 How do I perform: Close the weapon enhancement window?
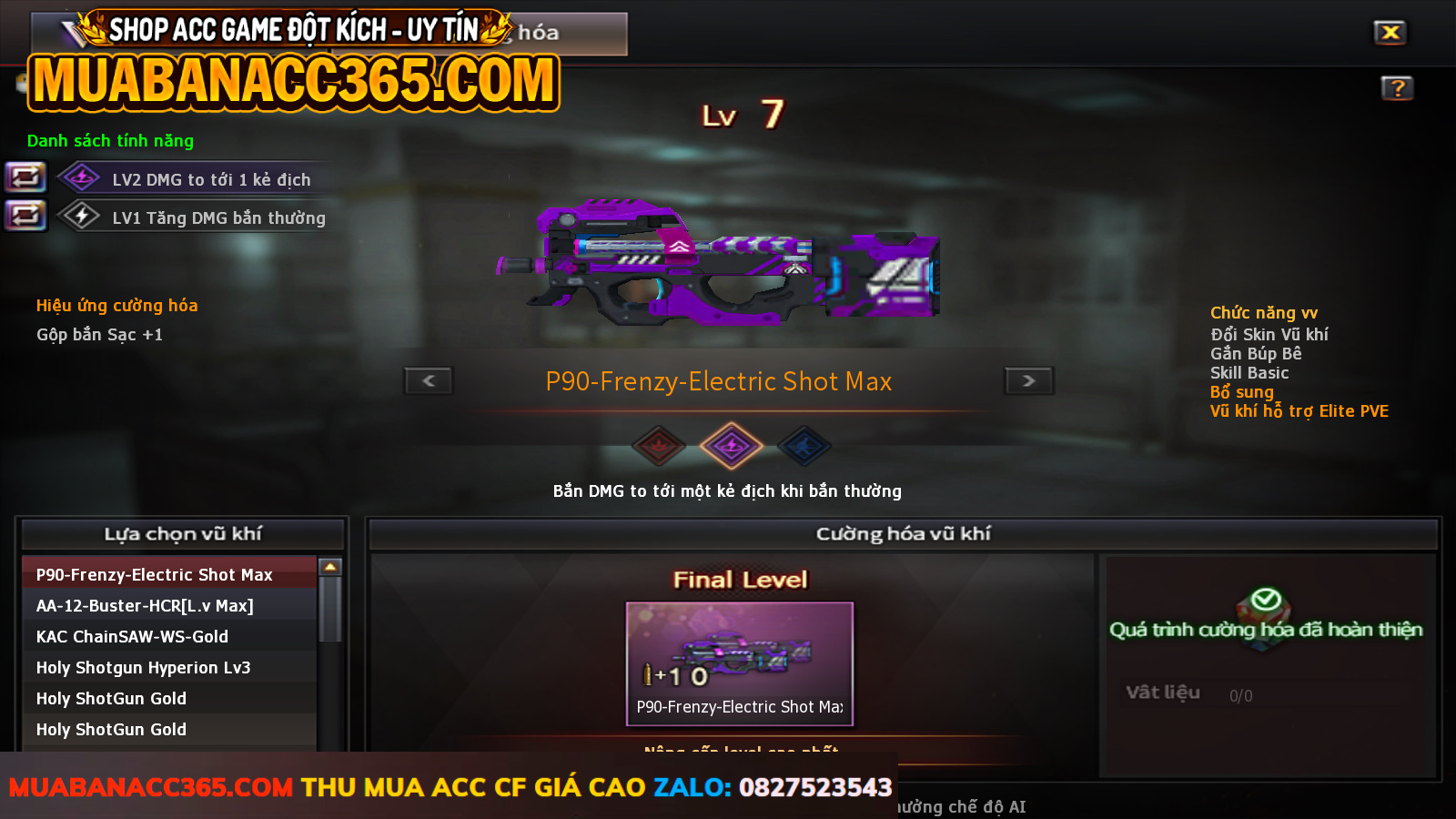[1390, 33]
